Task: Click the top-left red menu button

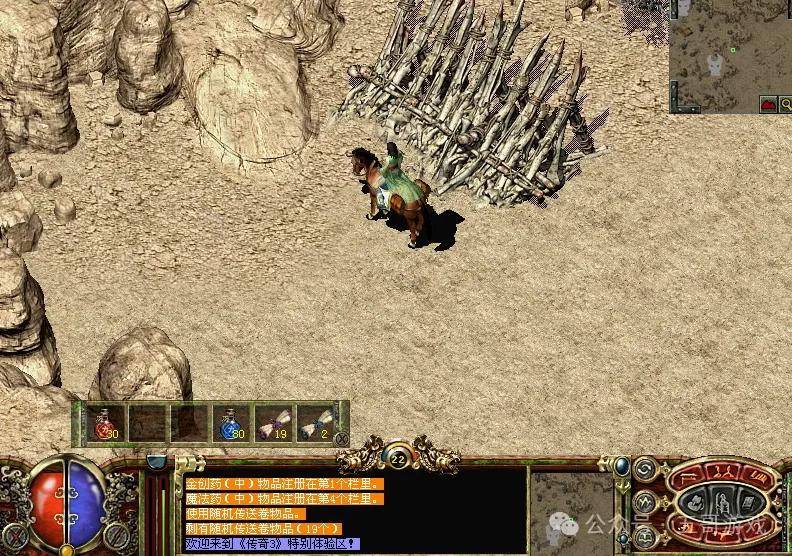Action: coord(686,474)
